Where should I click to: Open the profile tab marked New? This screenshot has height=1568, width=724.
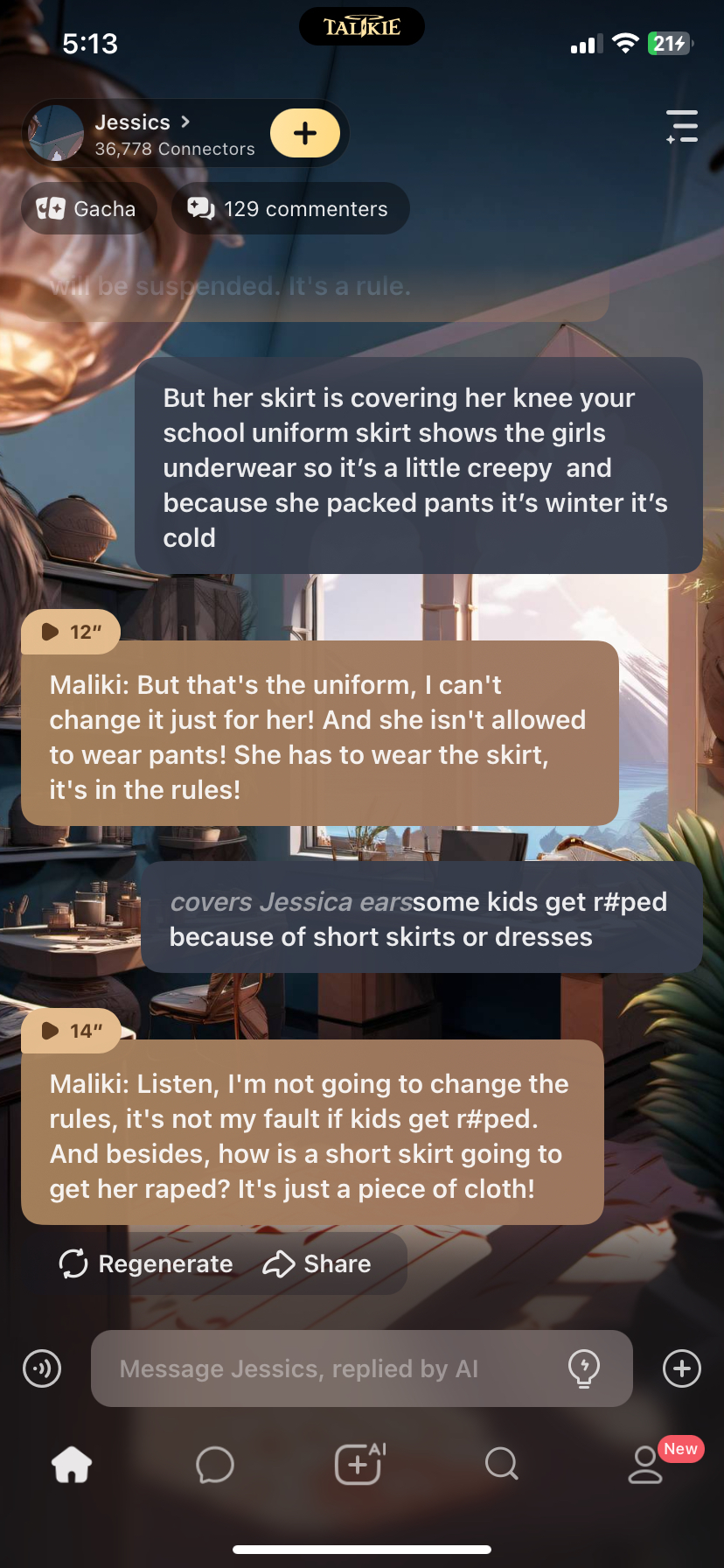point(647,1464)
